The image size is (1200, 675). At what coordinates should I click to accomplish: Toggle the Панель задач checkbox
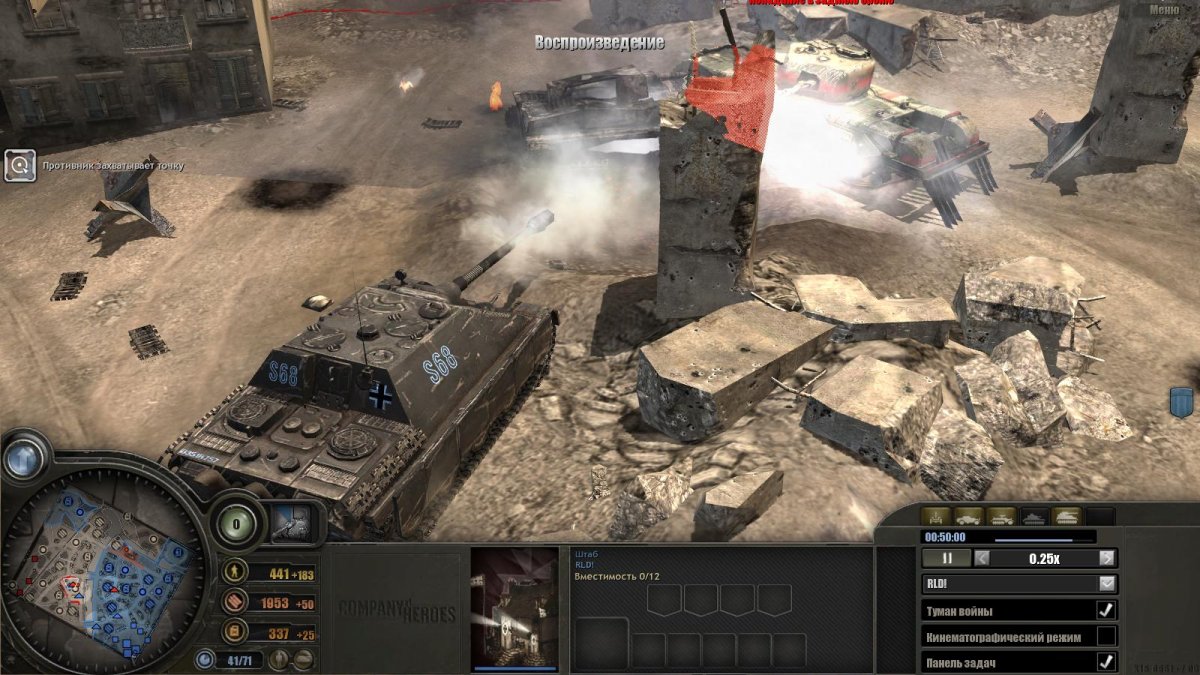(1106, 661)
